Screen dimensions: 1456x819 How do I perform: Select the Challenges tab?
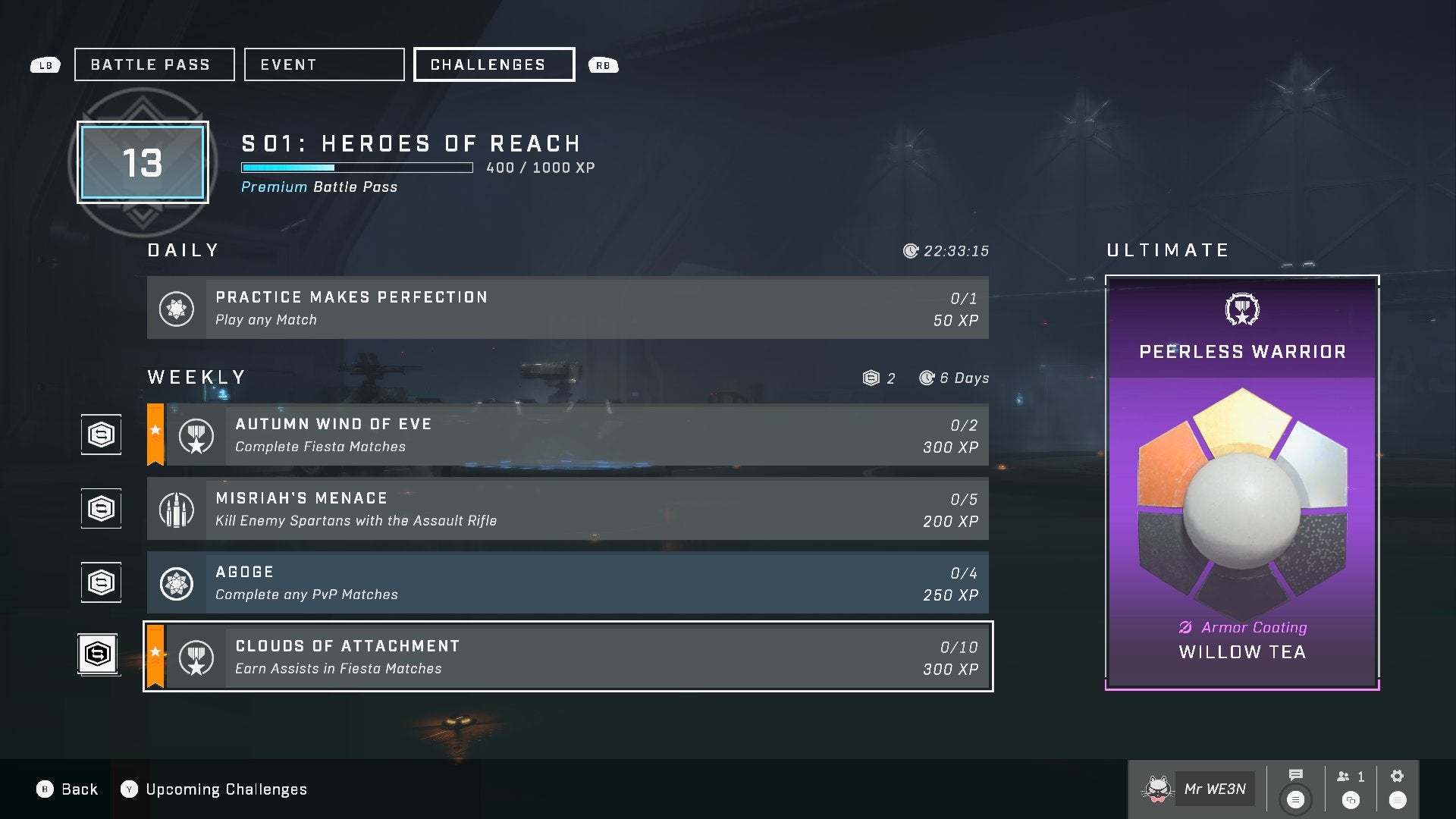493,64
